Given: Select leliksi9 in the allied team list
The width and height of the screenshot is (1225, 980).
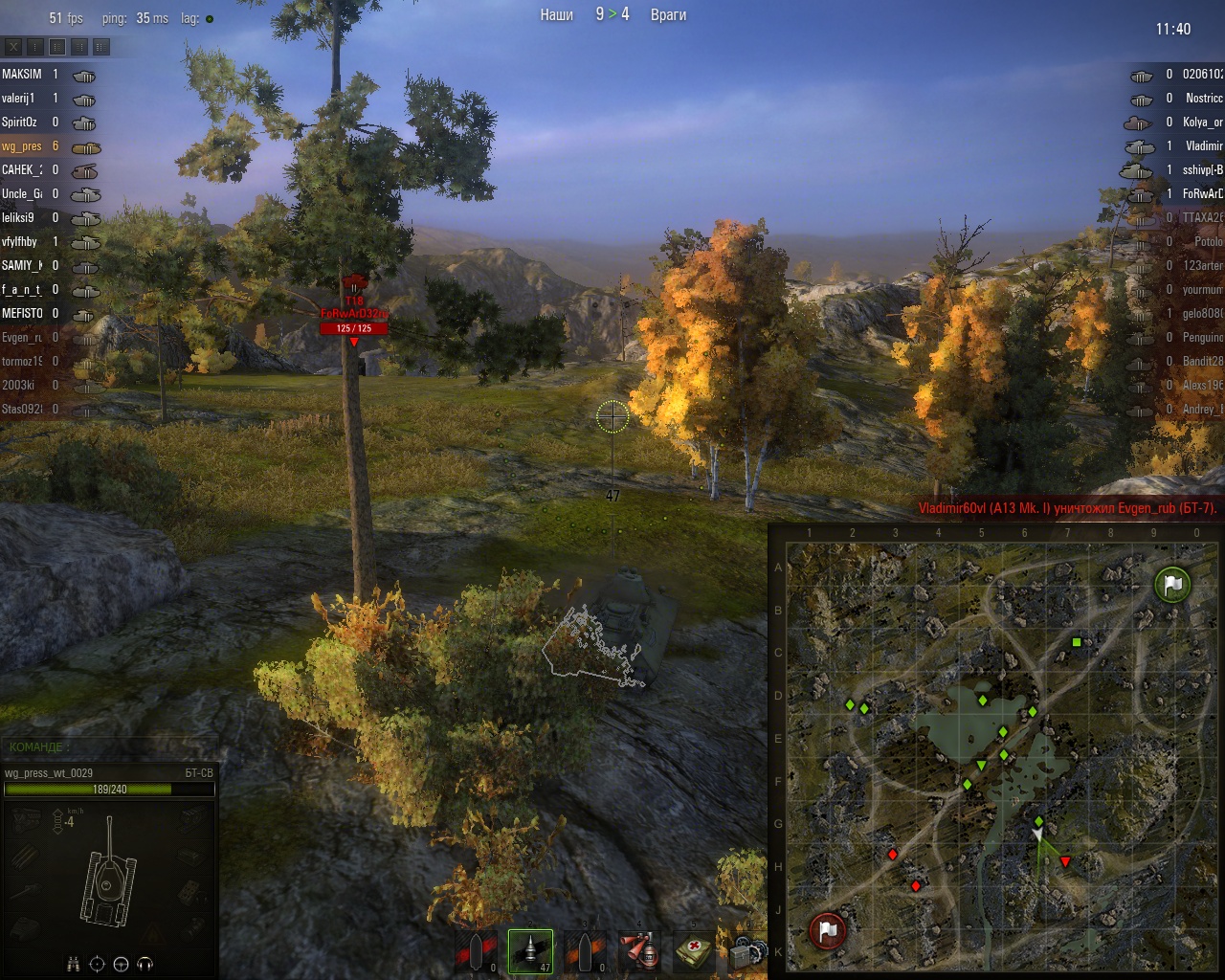Looking at the screenshot, I should (18, 217).
